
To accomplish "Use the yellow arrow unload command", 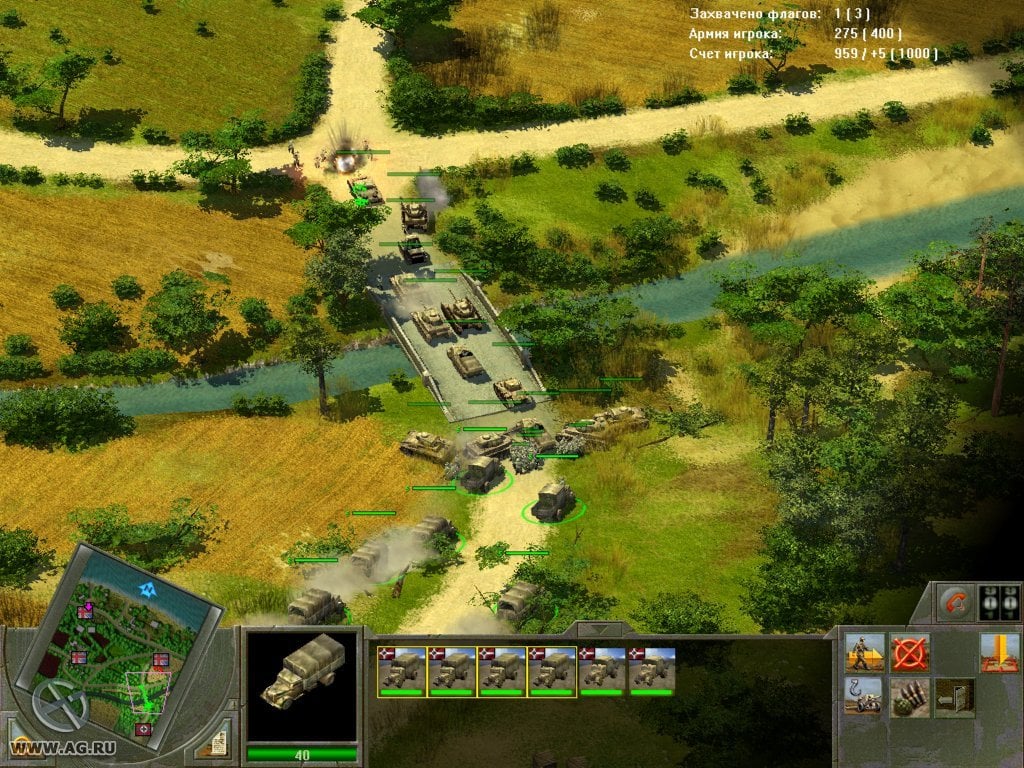I will pos(999,652).
